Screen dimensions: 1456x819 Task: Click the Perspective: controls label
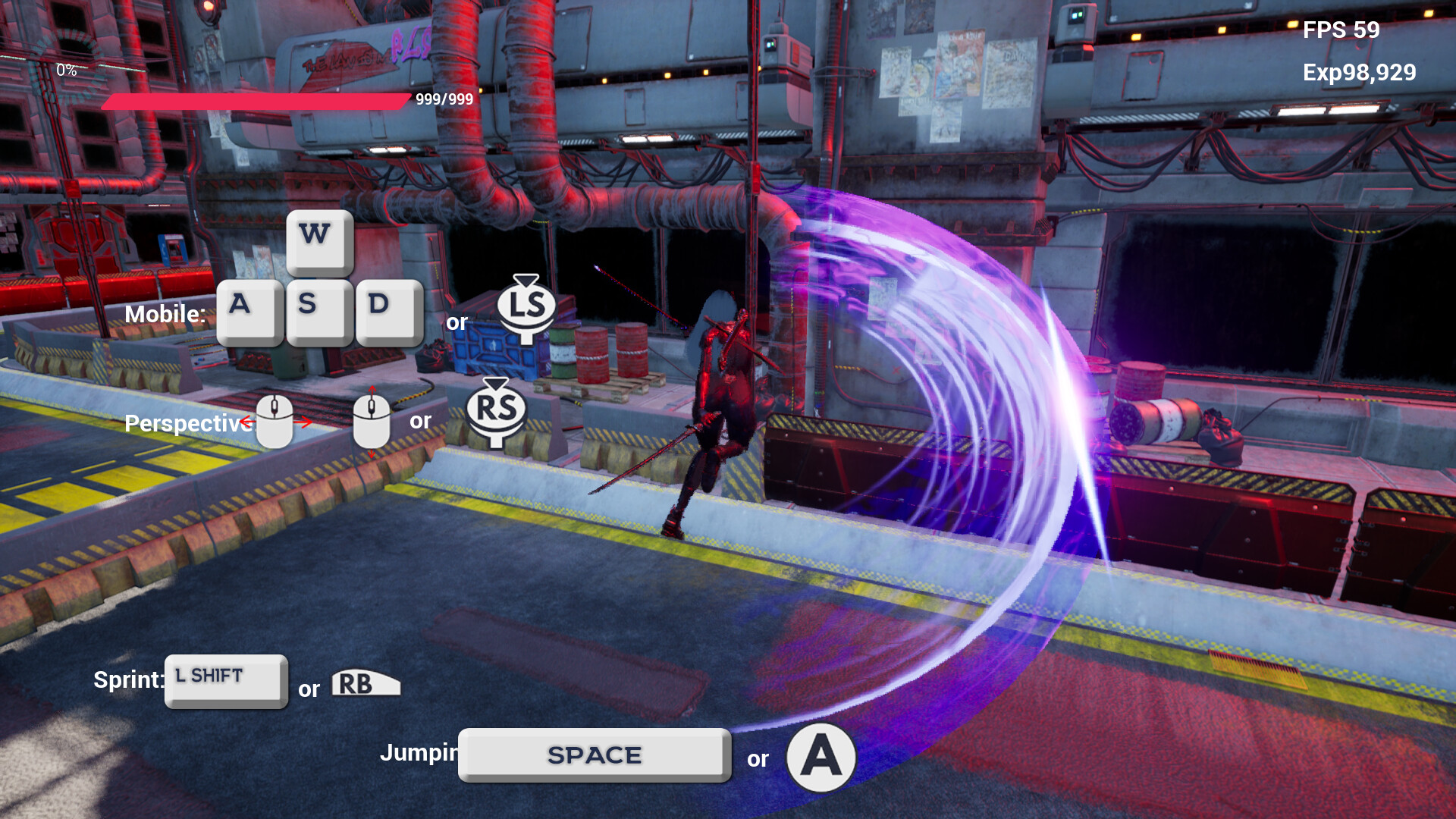[x=187, y=423]
